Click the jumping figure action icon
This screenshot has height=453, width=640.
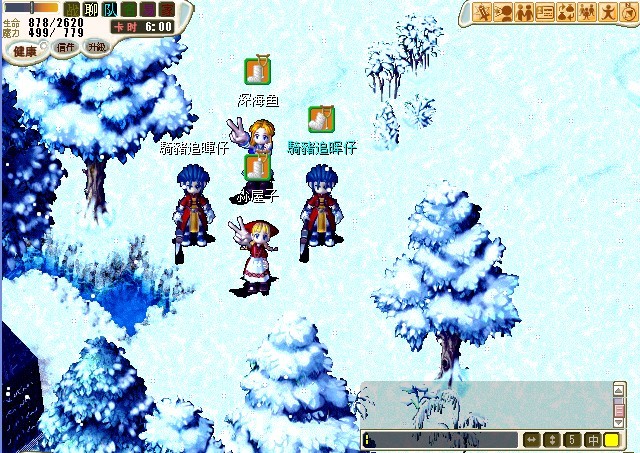(607, 12)
